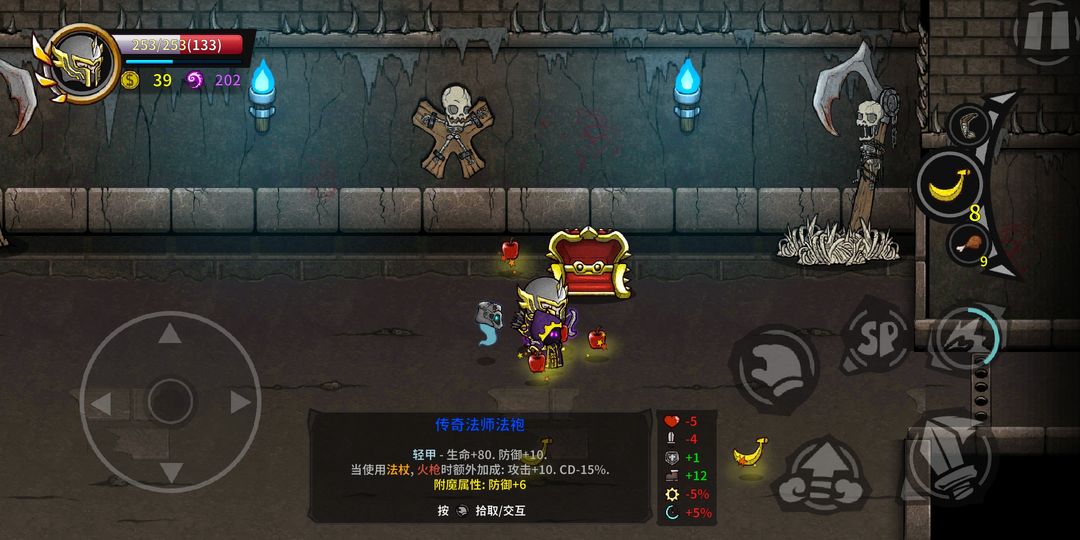Viewport: 1080px width, 540px height.
Task: Tap the joystick's down arrow
Action: click(170, 470)
